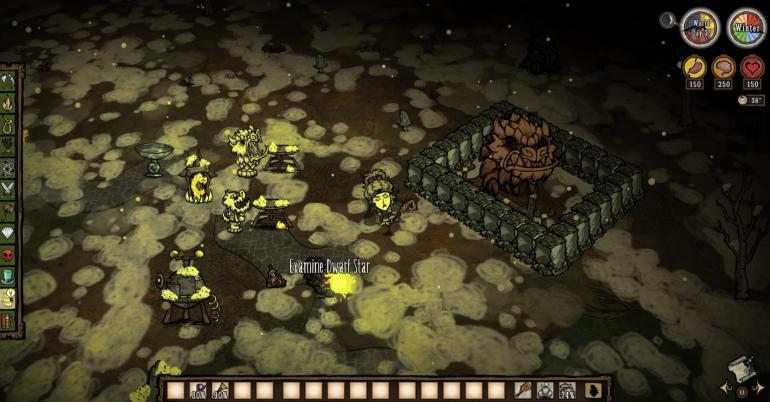The image size is (770, 402).
Task: Select the second inventory slot's item
Action: [197, 390]
